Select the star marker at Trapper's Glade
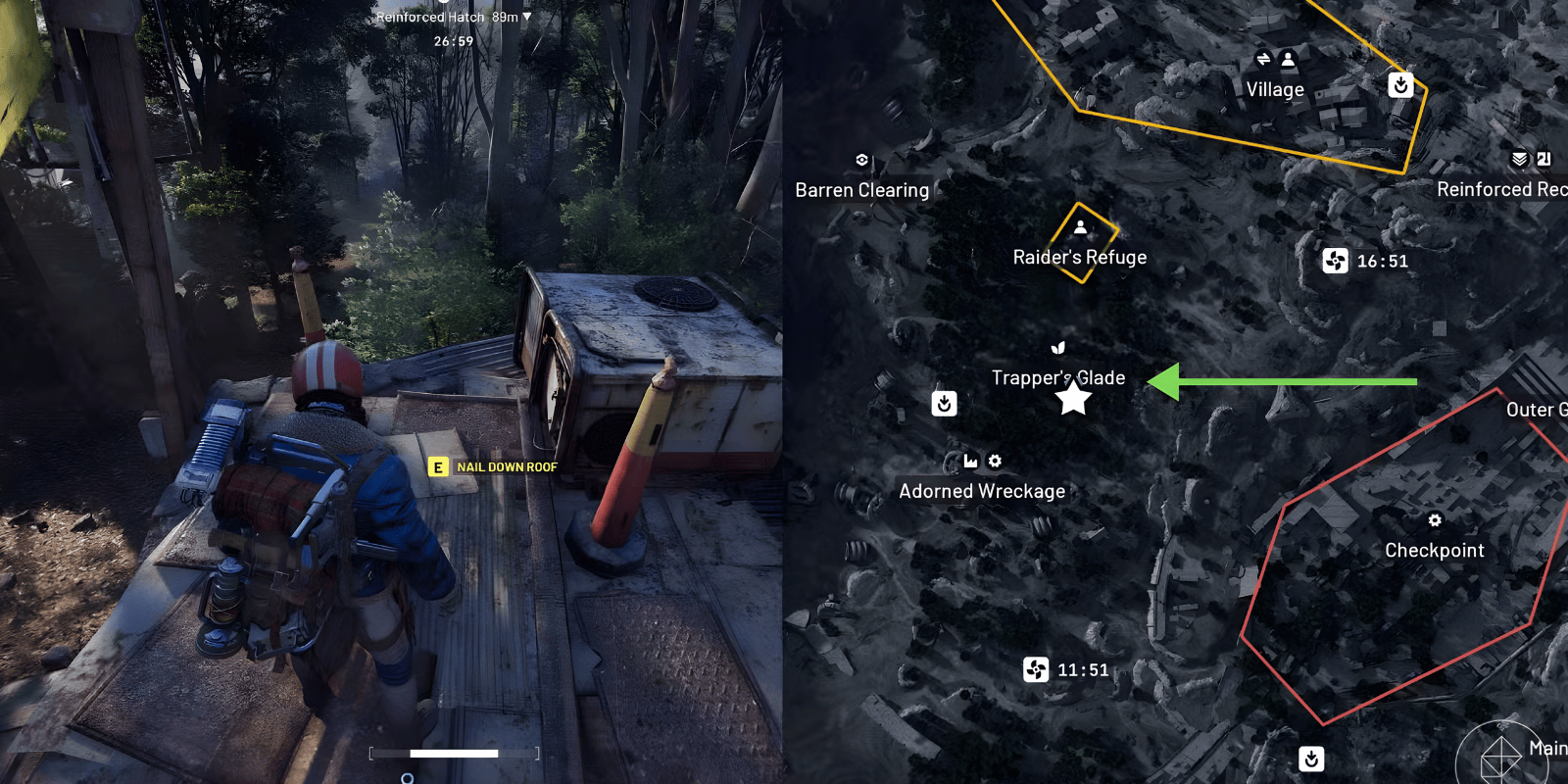1568x784 pixels. point(1075,397)
